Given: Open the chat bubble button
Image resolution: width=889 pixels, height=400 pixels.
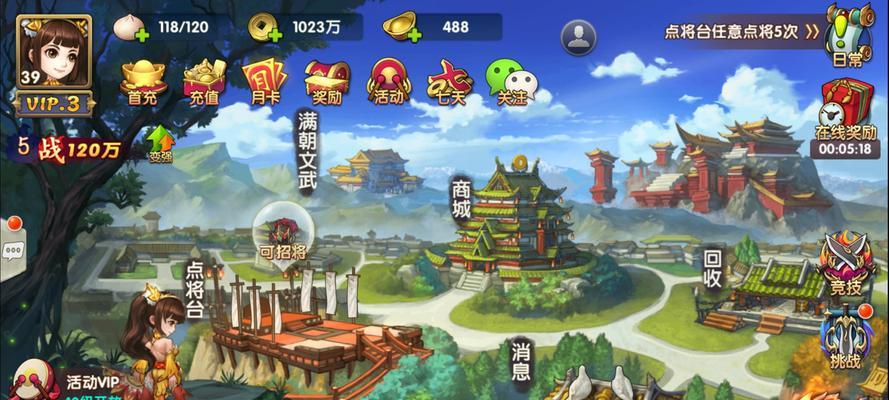Looking at the screenshot, I should coord(14,249).
